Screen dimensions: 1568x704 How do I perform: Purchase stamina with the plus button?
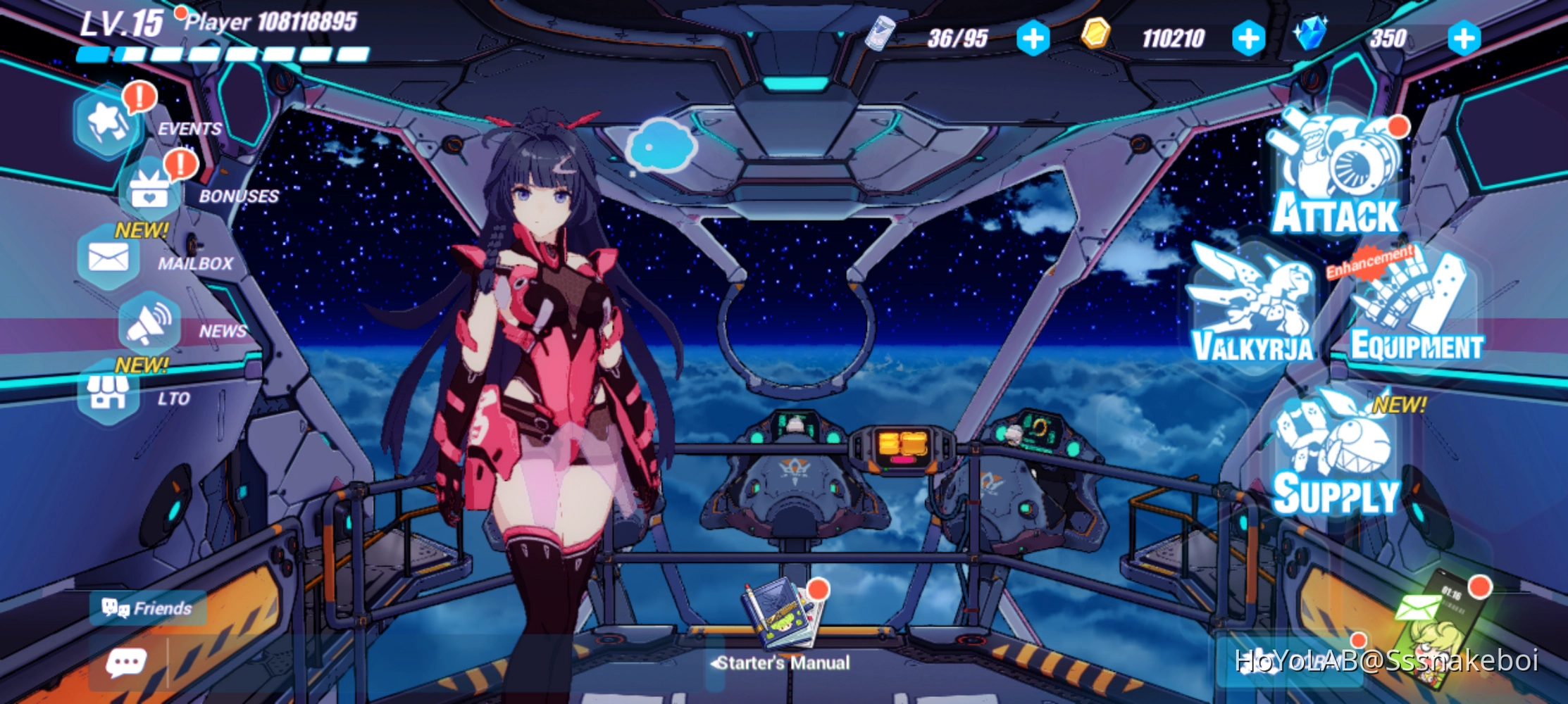(1033, 37)
